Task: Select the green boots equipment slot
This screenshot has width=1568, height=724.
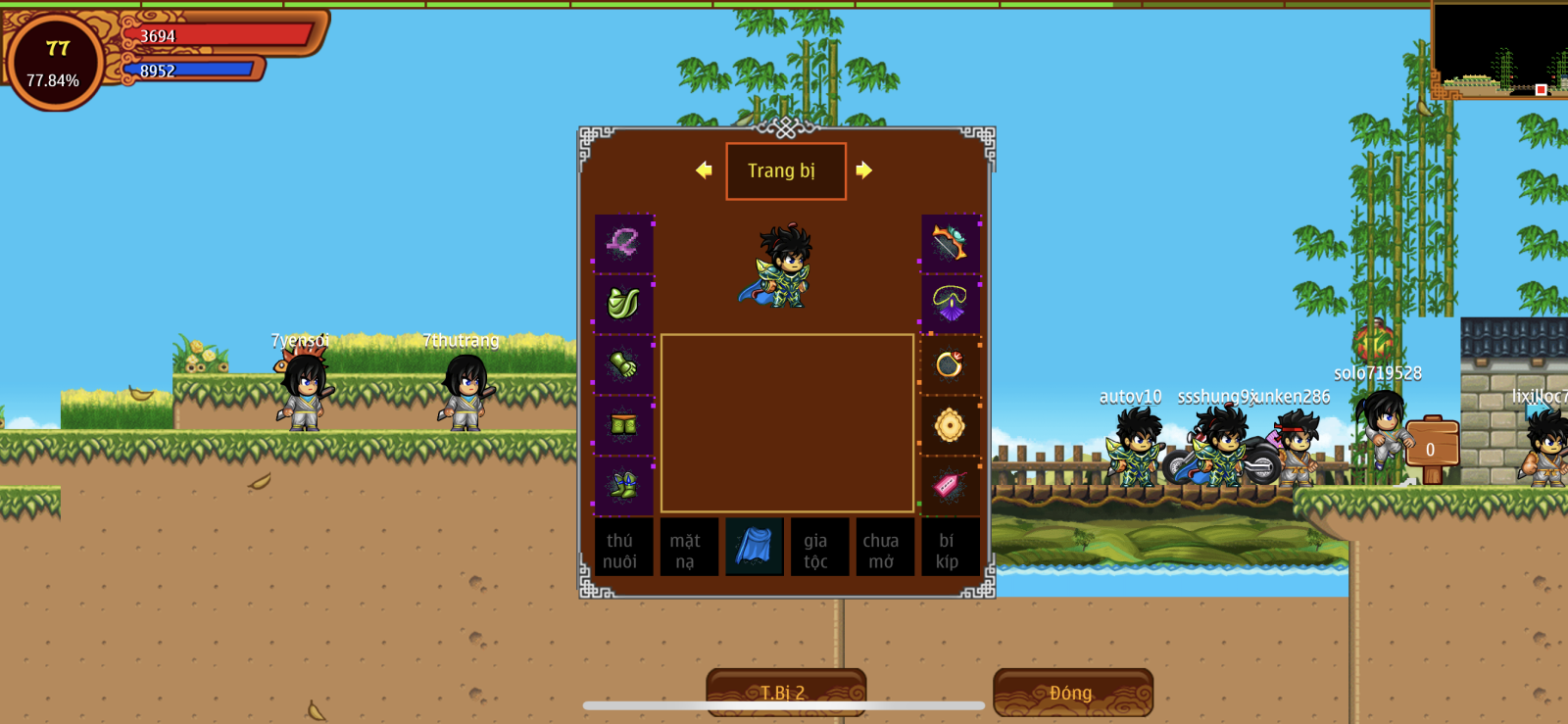Action: coord(623,485)
